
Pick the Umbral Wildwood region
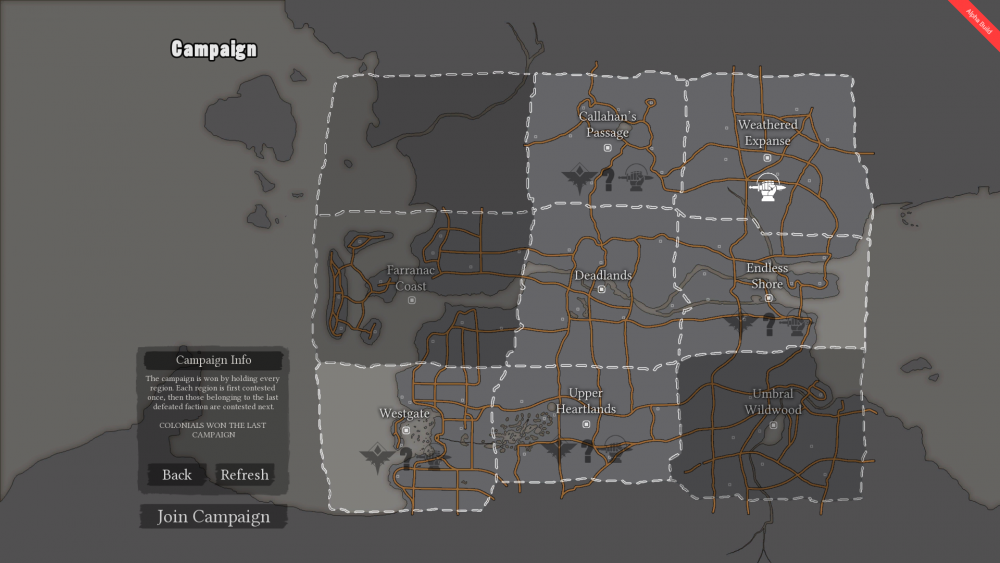tap(773, 402)
